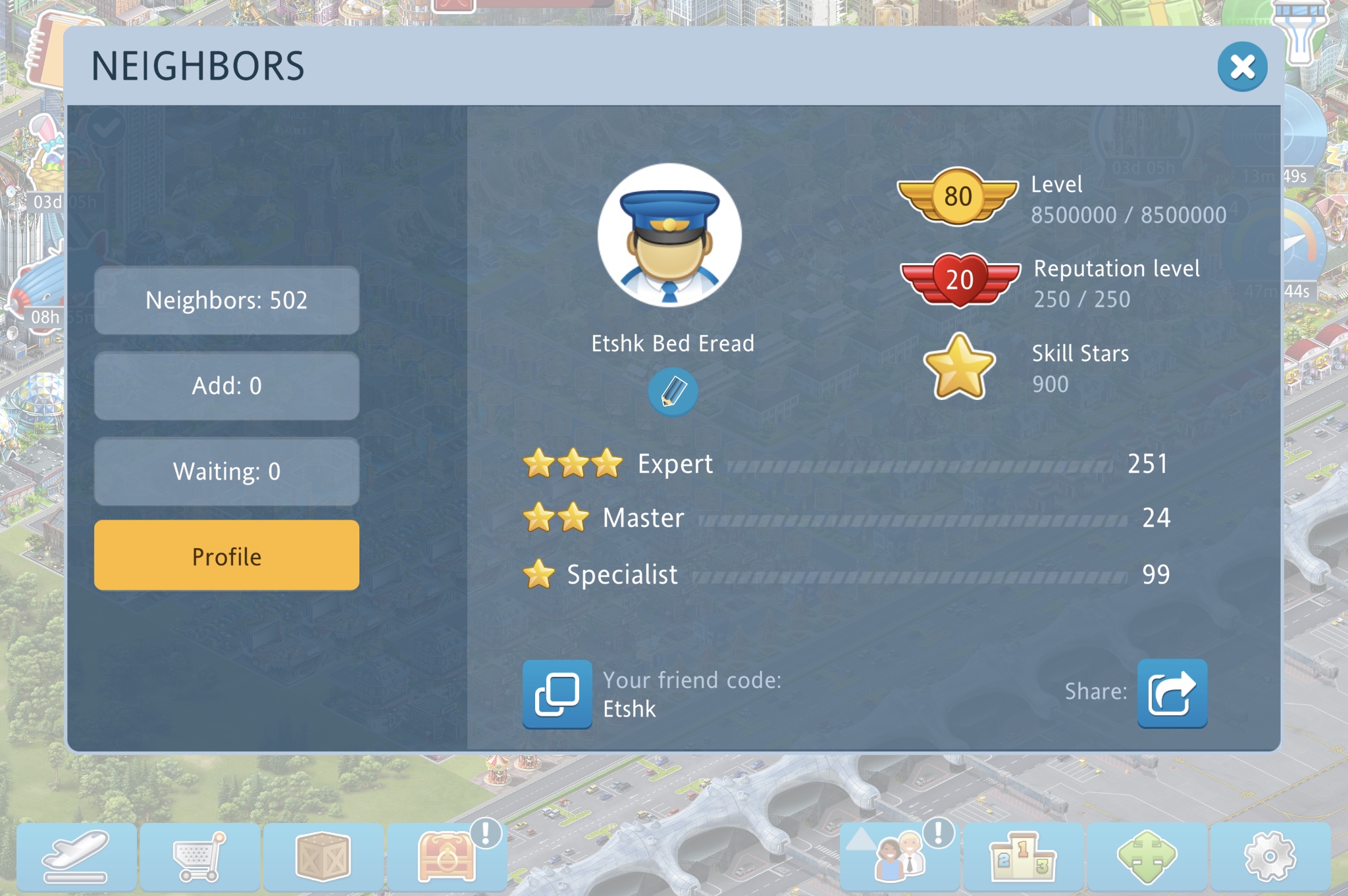This screenshot has height=896, width=1348.
Task: Copy your friend code Etshk
Action: pyautogui.click(x=557, y=694)
